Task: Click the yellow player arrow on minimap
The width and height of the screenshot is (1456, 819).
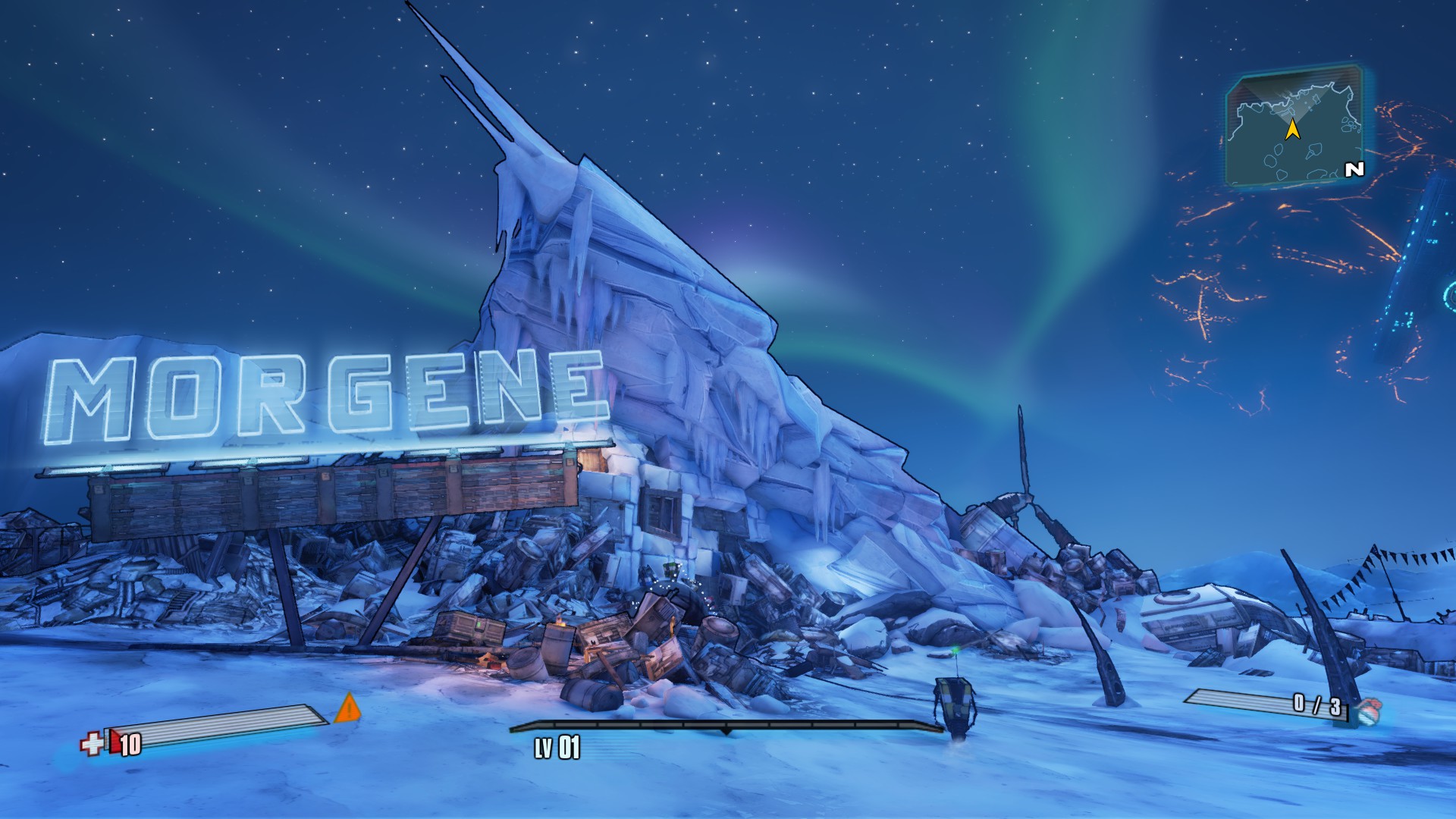Action: coord(1293,130)
